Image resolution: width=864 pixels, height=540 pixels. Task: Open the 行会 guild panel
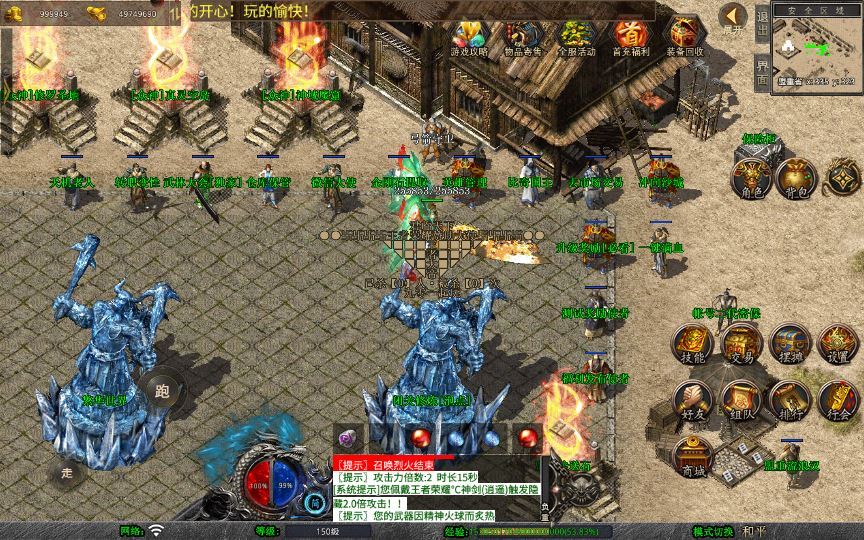(x=837, y=399)
